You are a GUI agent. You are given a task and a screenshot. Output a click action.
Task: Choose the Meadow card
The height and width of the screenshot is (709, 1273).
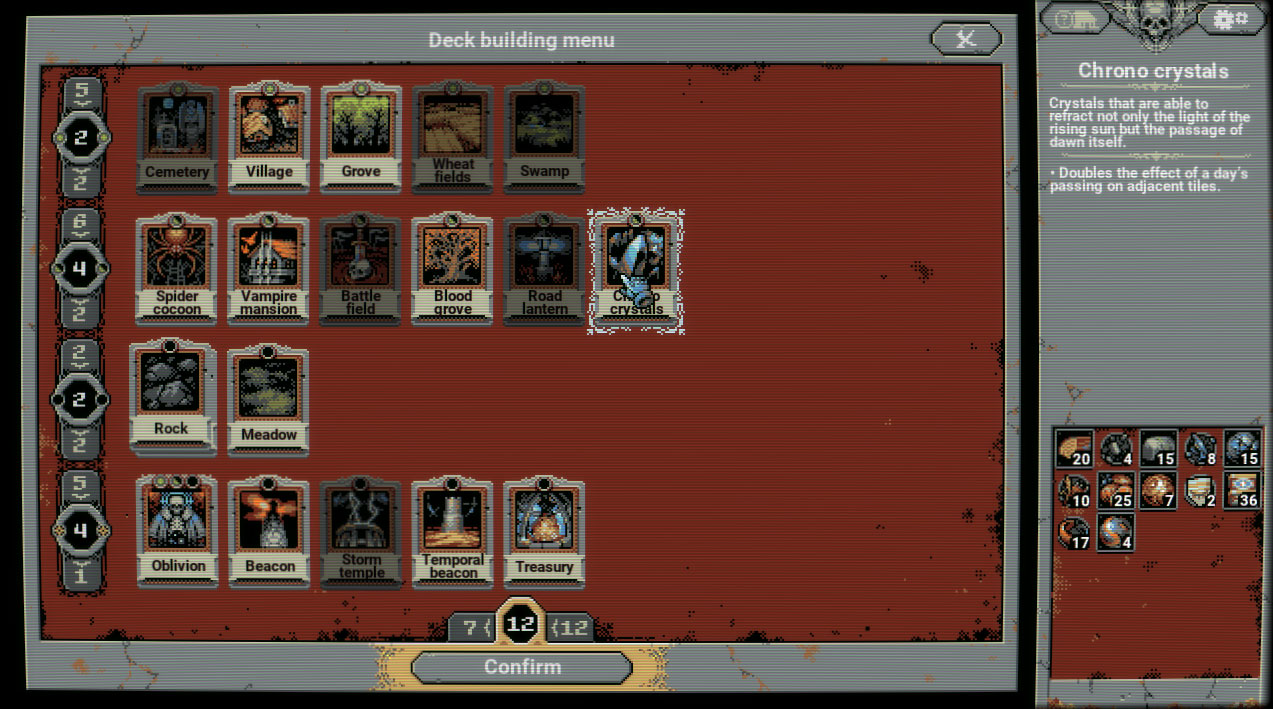pos(268,400)
